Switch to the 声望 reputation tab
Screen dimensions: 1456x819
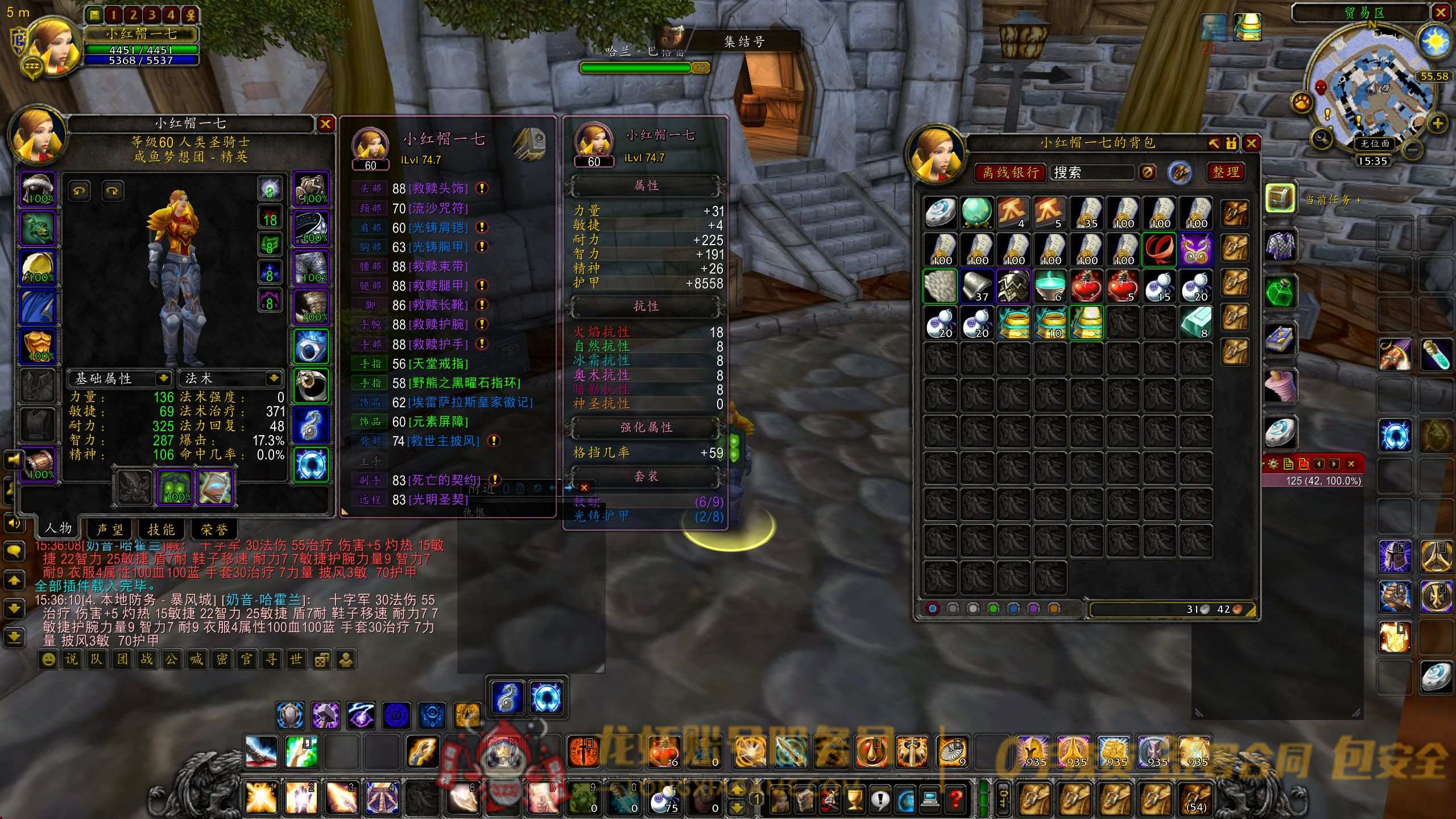click(110, 530)
